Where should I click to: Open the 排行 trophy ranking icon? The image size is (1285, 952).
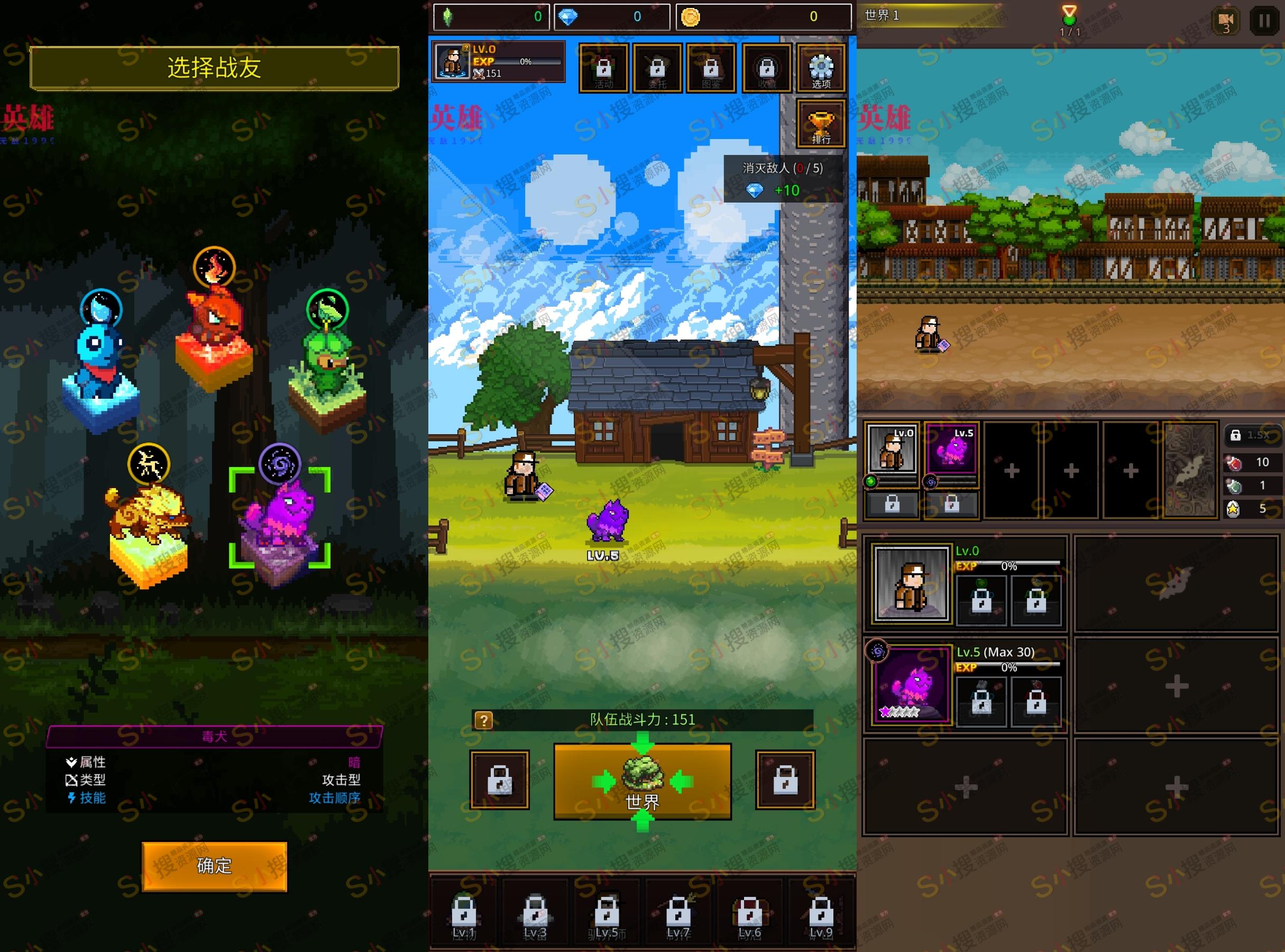click(x=821, y=122)
